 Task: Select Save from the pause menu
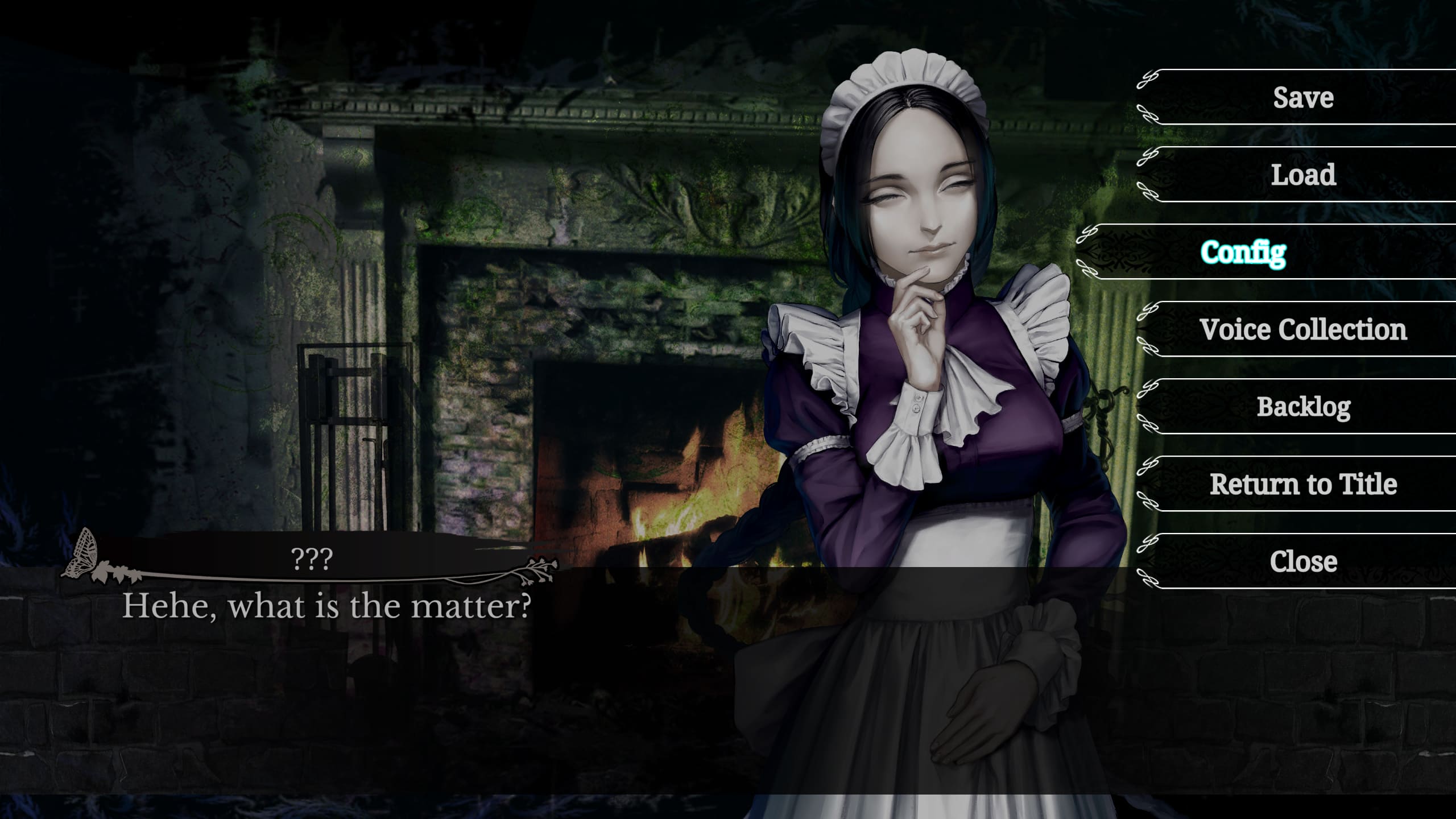[1302, 97]
